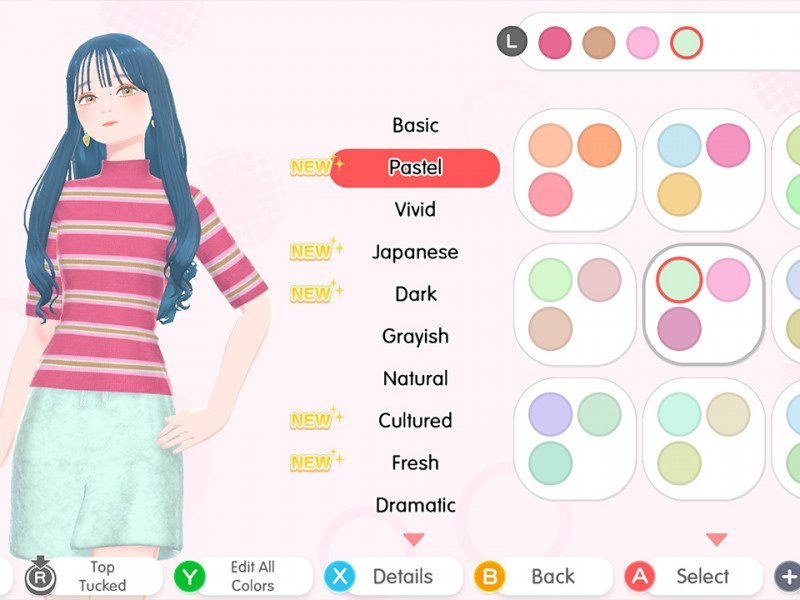The width and height of the screenshot is (800, 600).
Task: Click the Details button
Action: pos(392,576)
